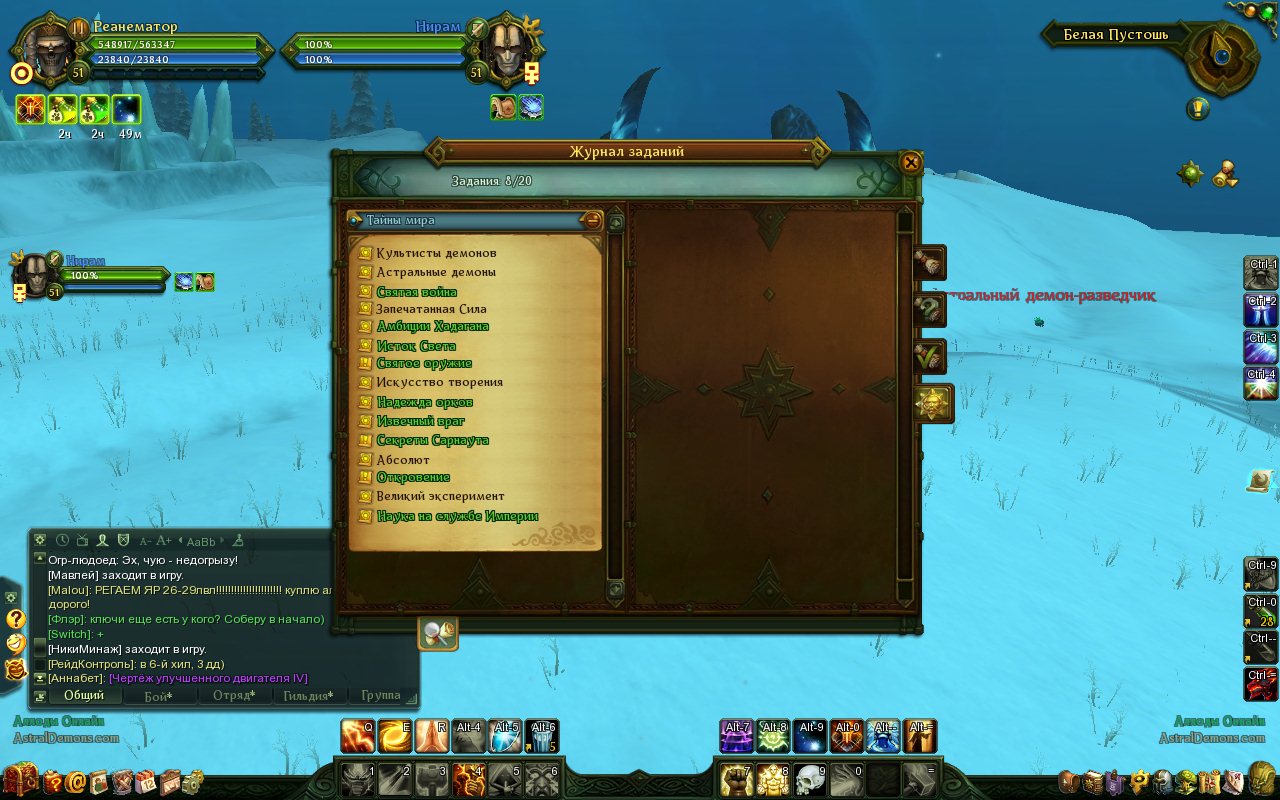1280x800 pixels.
Task: Open the yellow question mark help button
Action: [15, 619]
